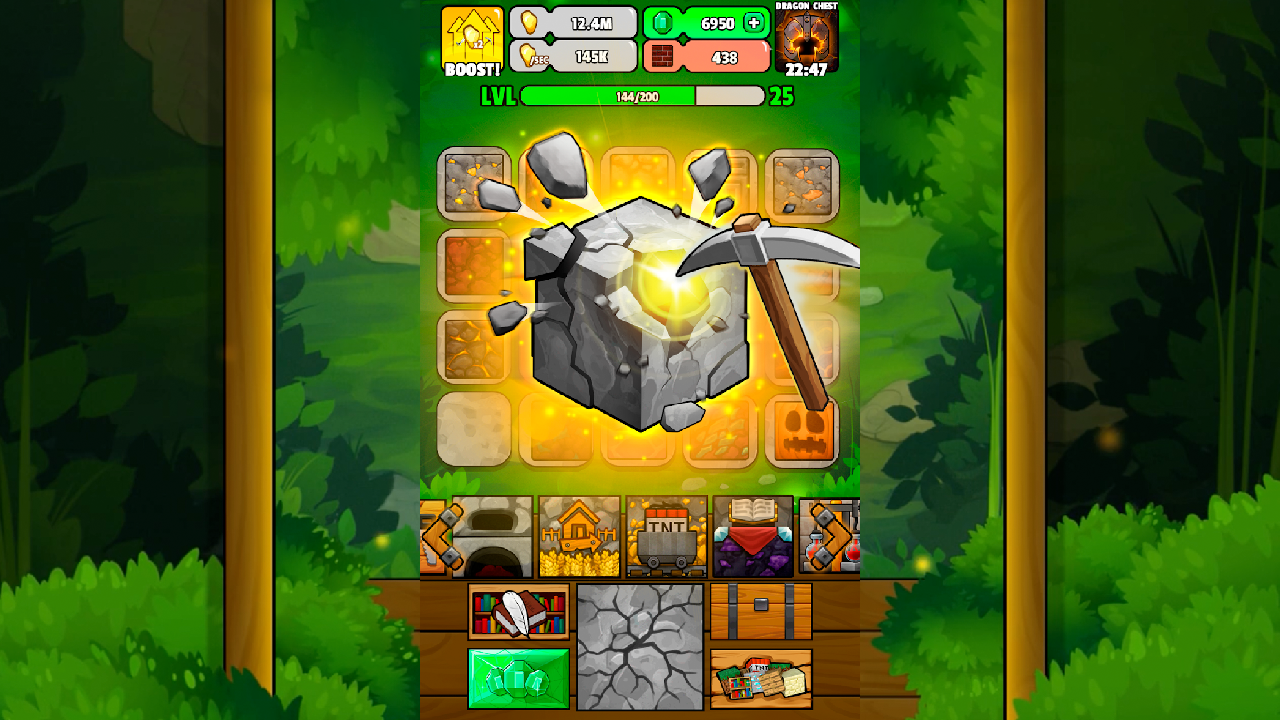Open the farm building upgrade panel
The width and height of the screenshot is (1280, 720).
click(577, 538)
